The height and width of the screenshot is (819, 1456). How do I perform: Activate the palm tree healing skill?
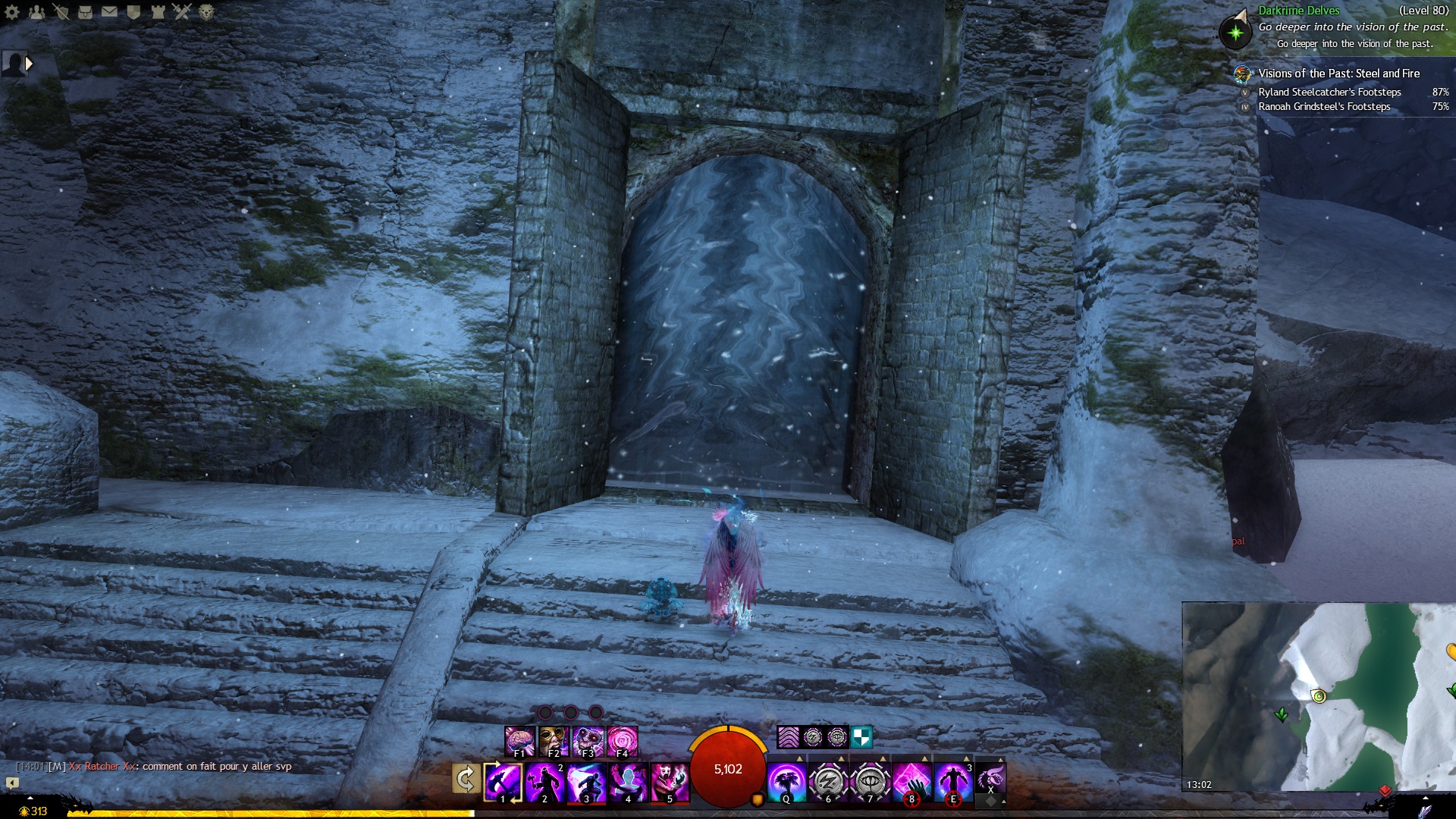pos(786,782)
